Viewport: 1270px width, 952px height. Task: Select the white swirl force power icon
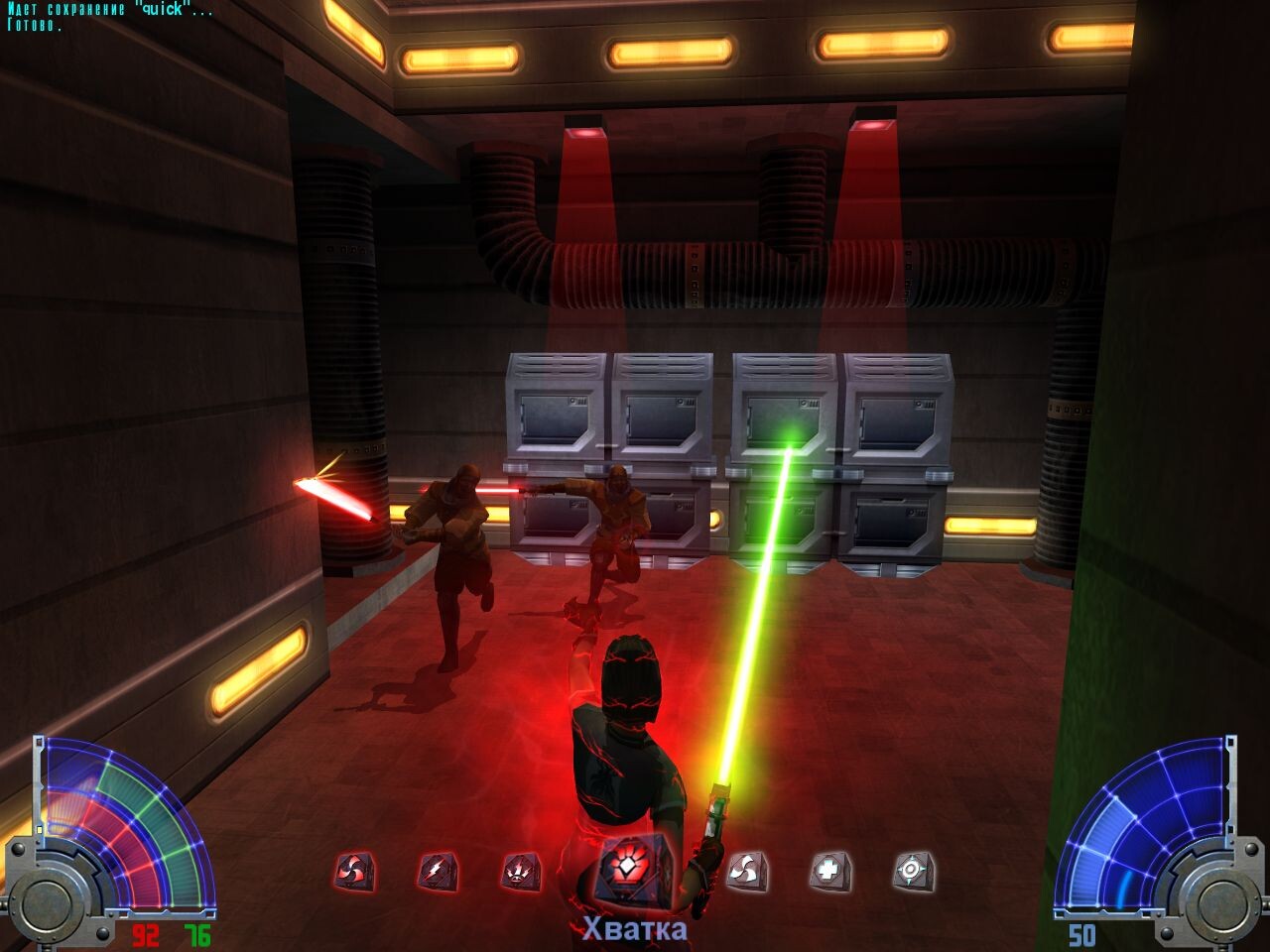tap(746, 872)
